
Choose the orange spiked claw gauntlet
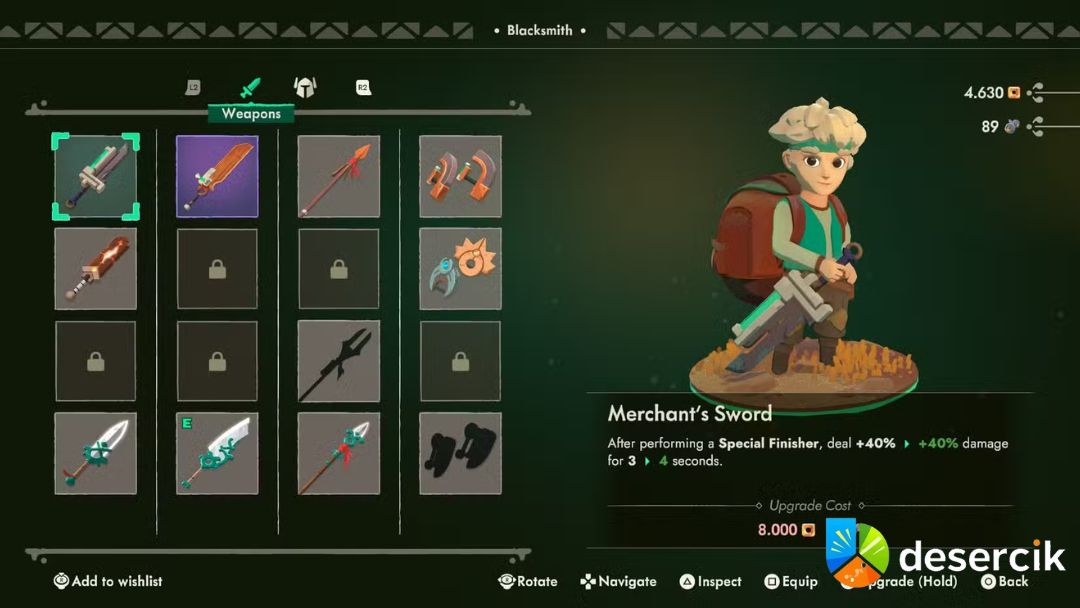460,269
